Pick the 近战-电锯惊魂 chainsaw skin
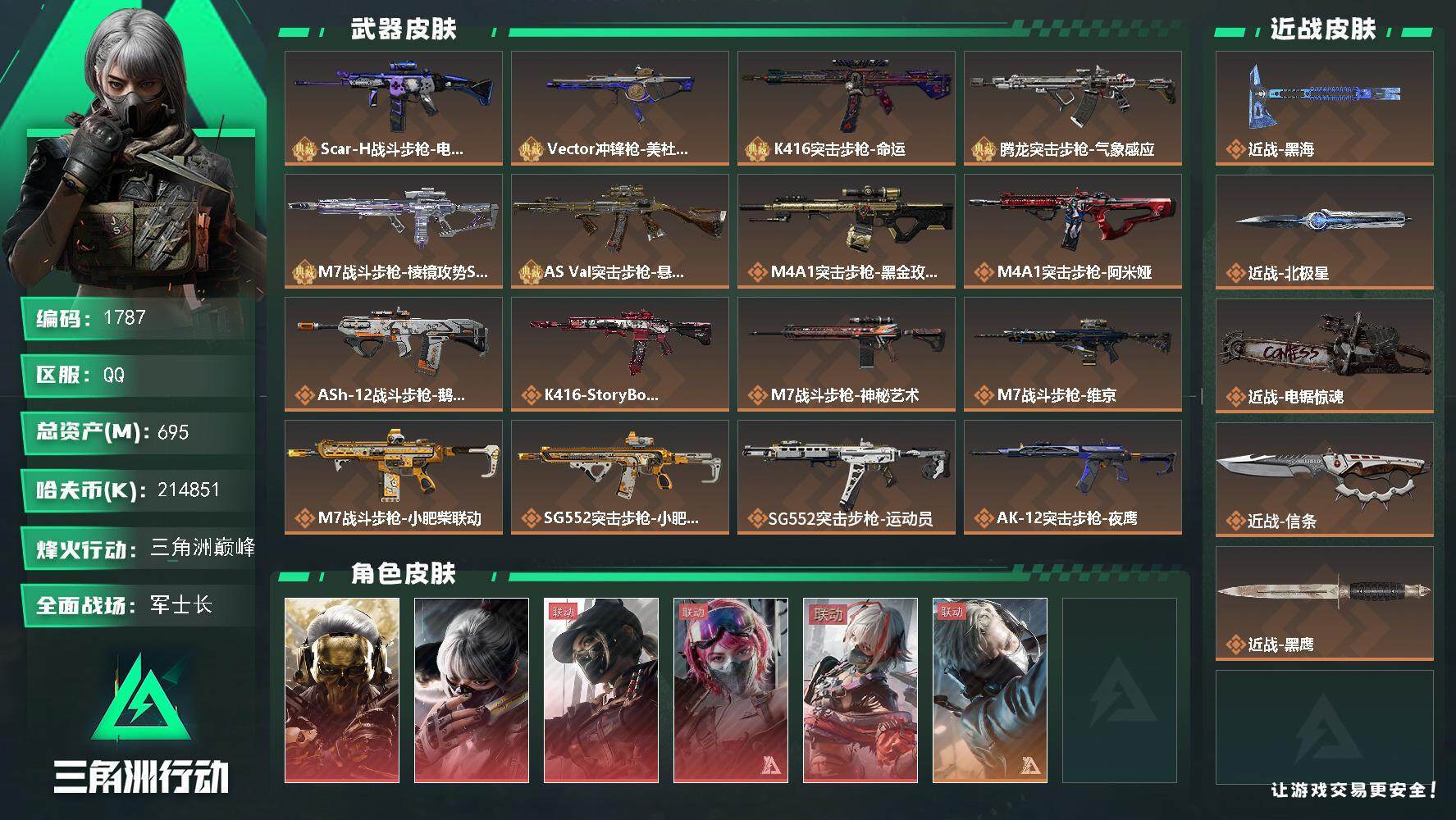Viewport: 1456px width, 820px height. tap(1324, 355)
